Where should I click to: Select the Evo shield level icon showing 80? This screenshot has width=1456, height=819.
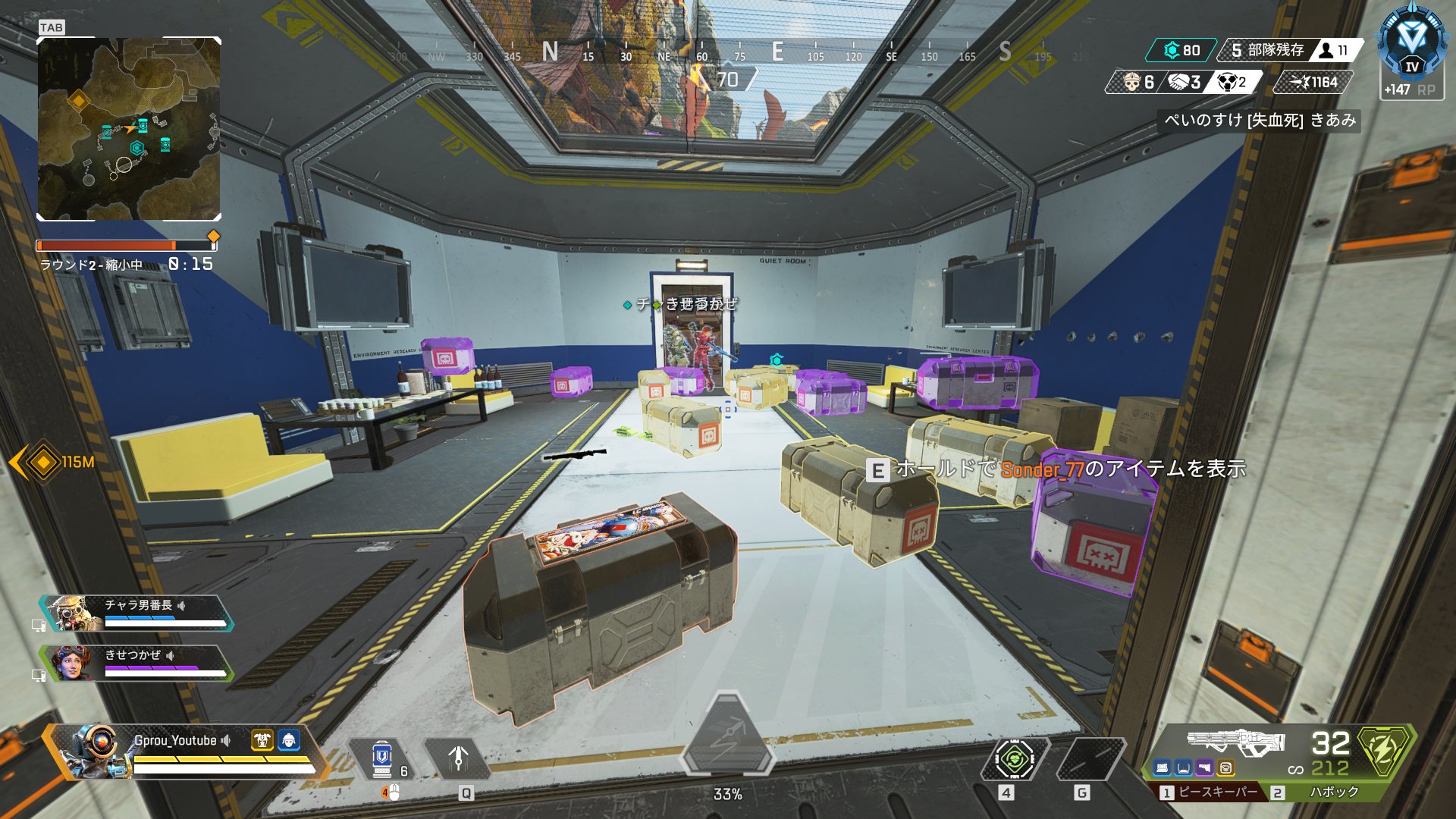1173,50
